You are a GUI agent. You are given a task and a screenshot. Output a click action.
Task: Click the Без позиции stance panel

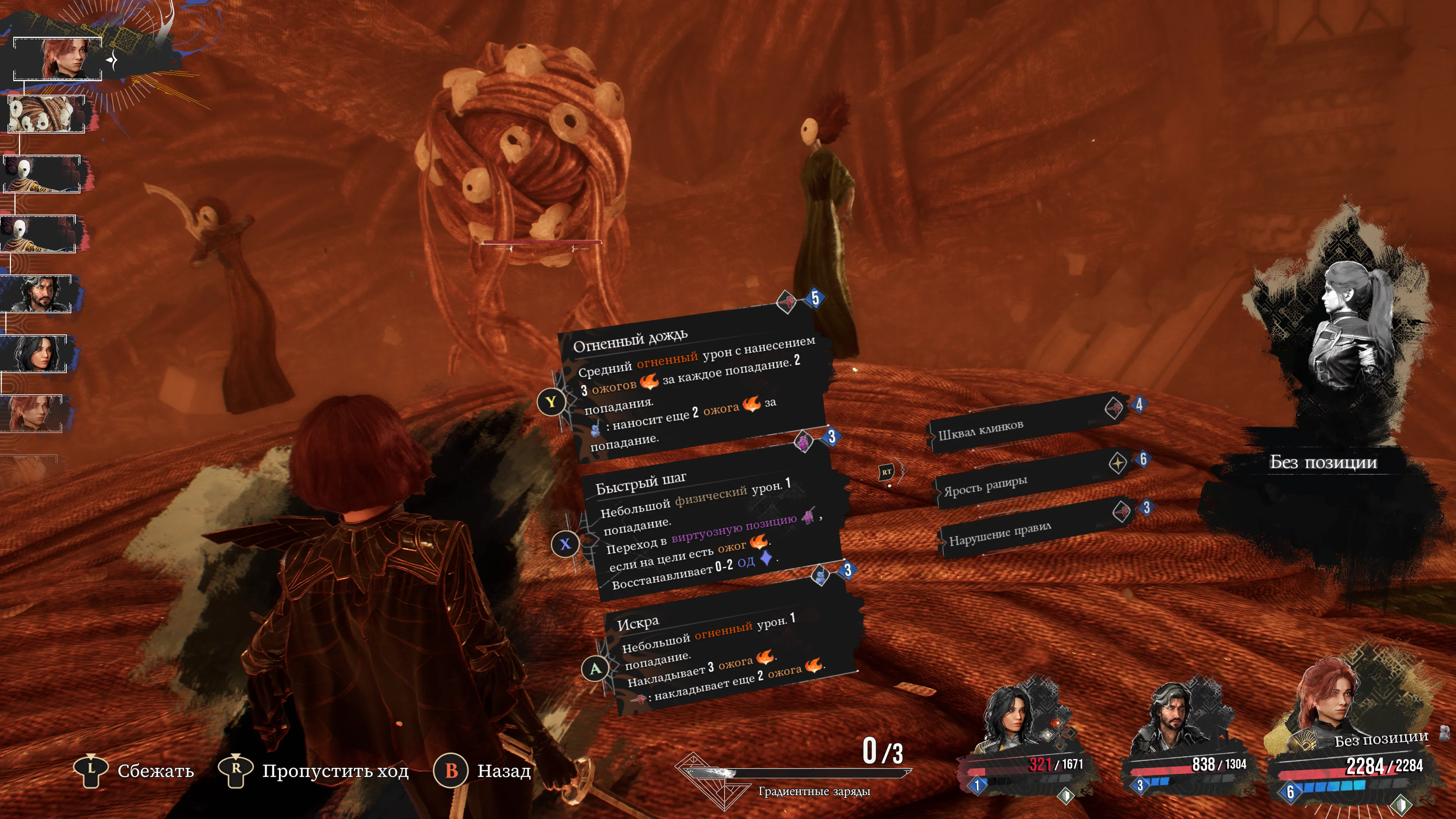point(1323,462)
